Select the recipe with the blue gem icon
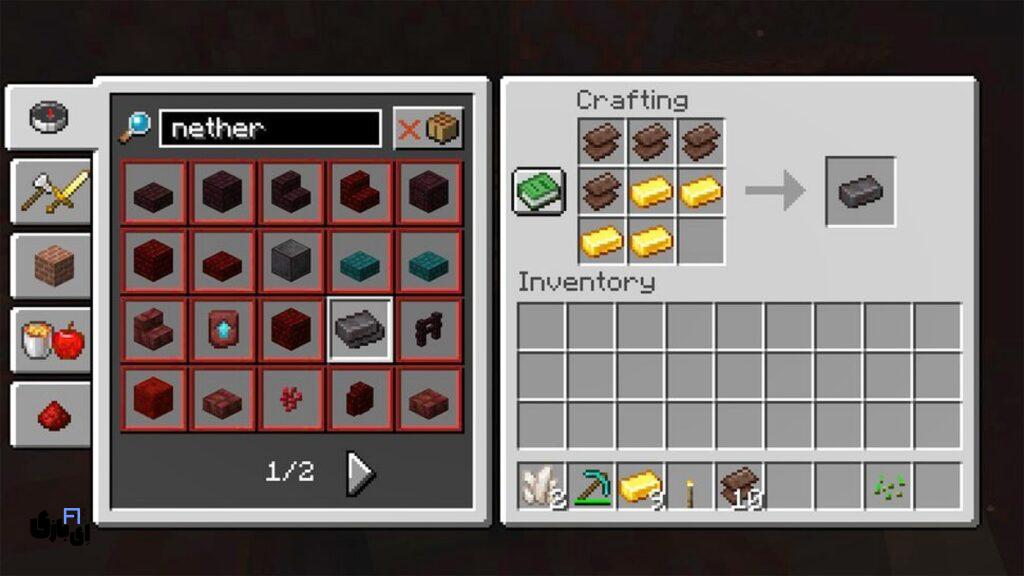1024x576 pixels. [222, 329]
